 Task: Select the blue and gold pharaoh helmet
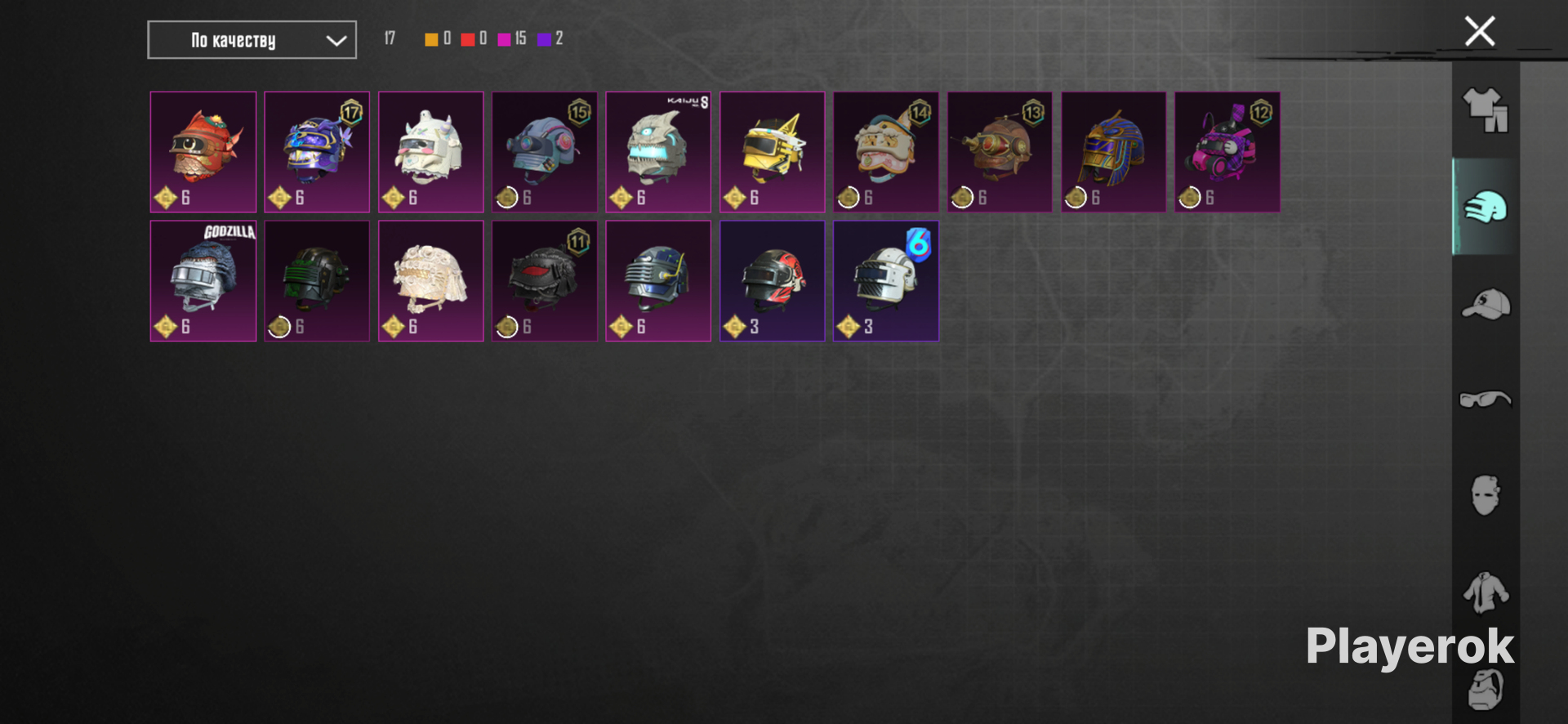coord(1113,152)
